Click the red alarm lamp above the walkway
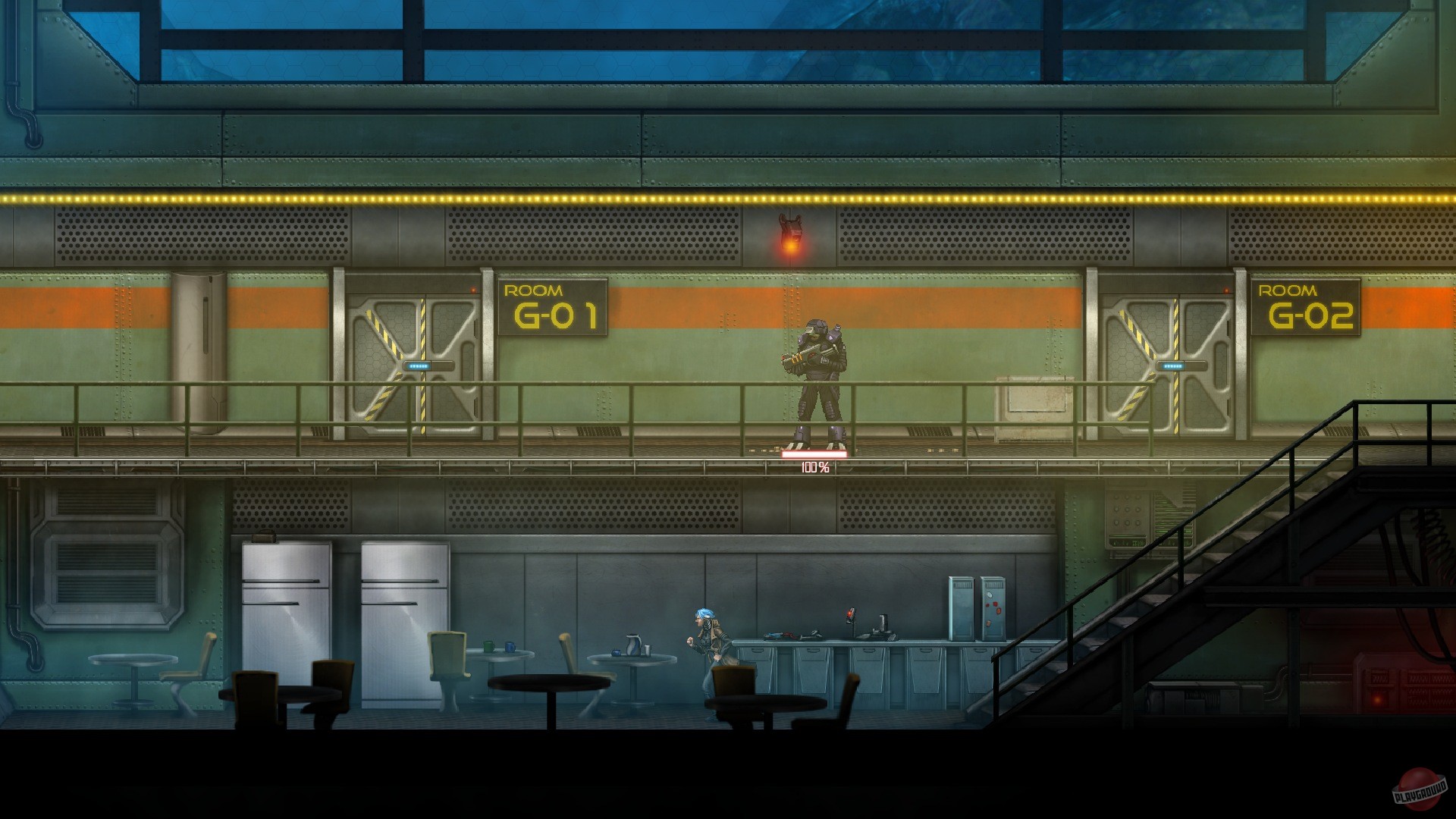The image size is (1456, 819). tap(789, 237)
